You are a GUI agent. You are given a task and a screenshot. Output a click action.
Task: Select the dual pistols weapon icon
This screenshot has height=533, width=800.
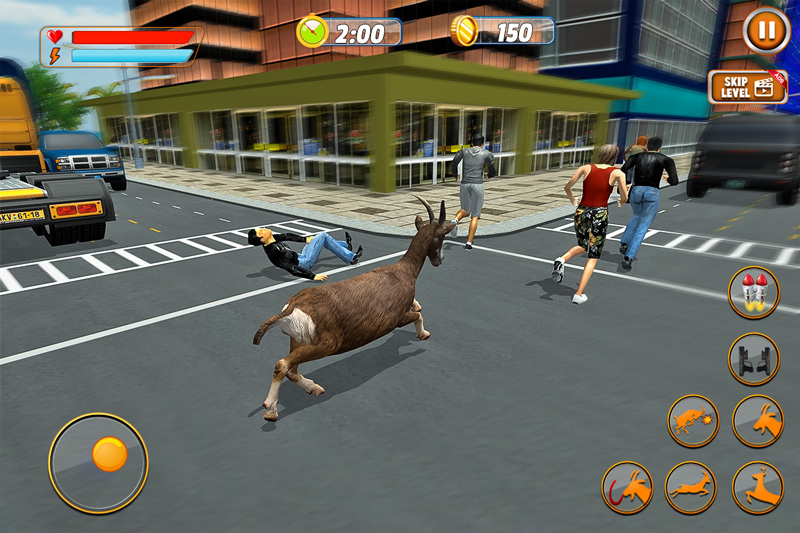pyautogui.click(x=753, y=359)
